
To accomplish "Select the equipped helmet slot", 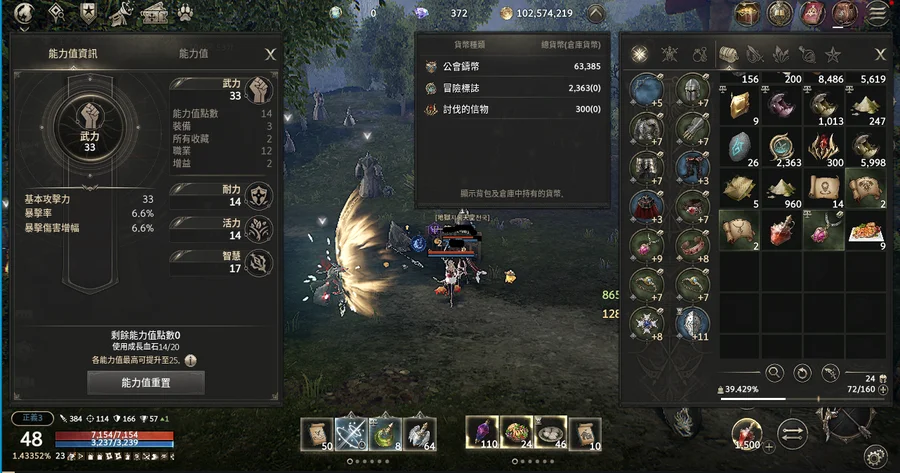I will [693, 91].
